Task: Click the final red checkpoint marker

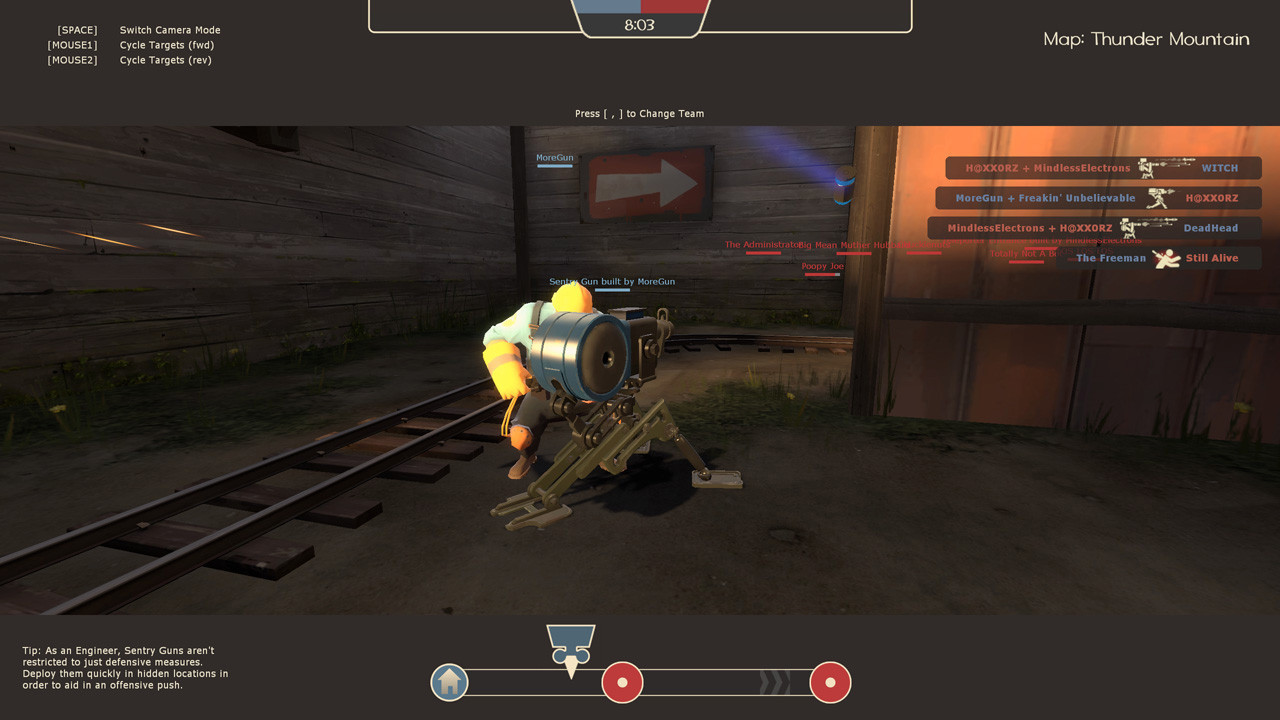Action: point(831,682)
